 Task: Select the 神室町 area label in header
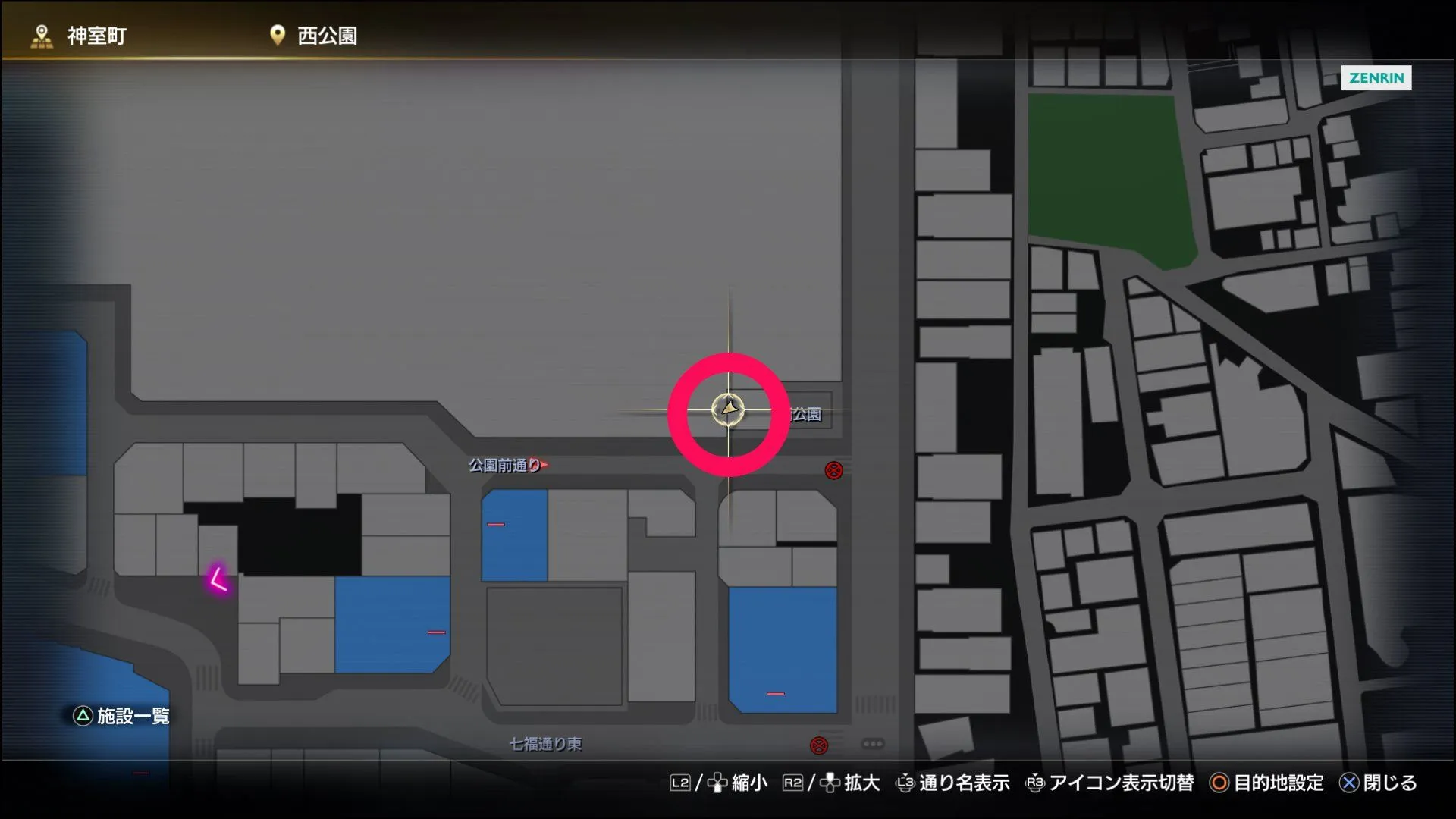tap(96, 34)
